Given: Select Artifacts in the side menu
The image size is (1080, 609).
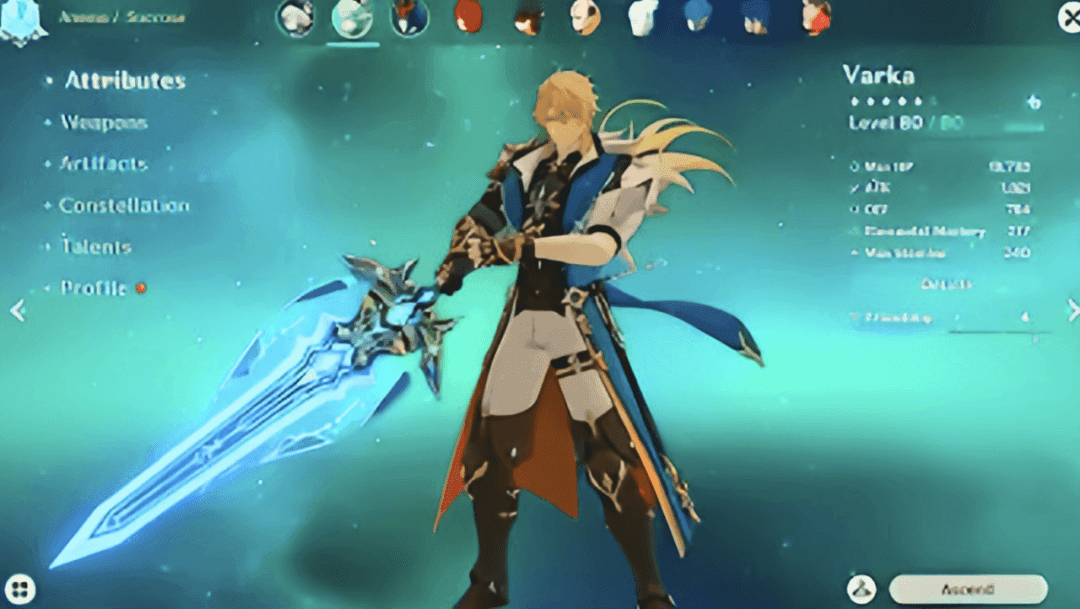Looking at the screenshot, I should point(103,164).
